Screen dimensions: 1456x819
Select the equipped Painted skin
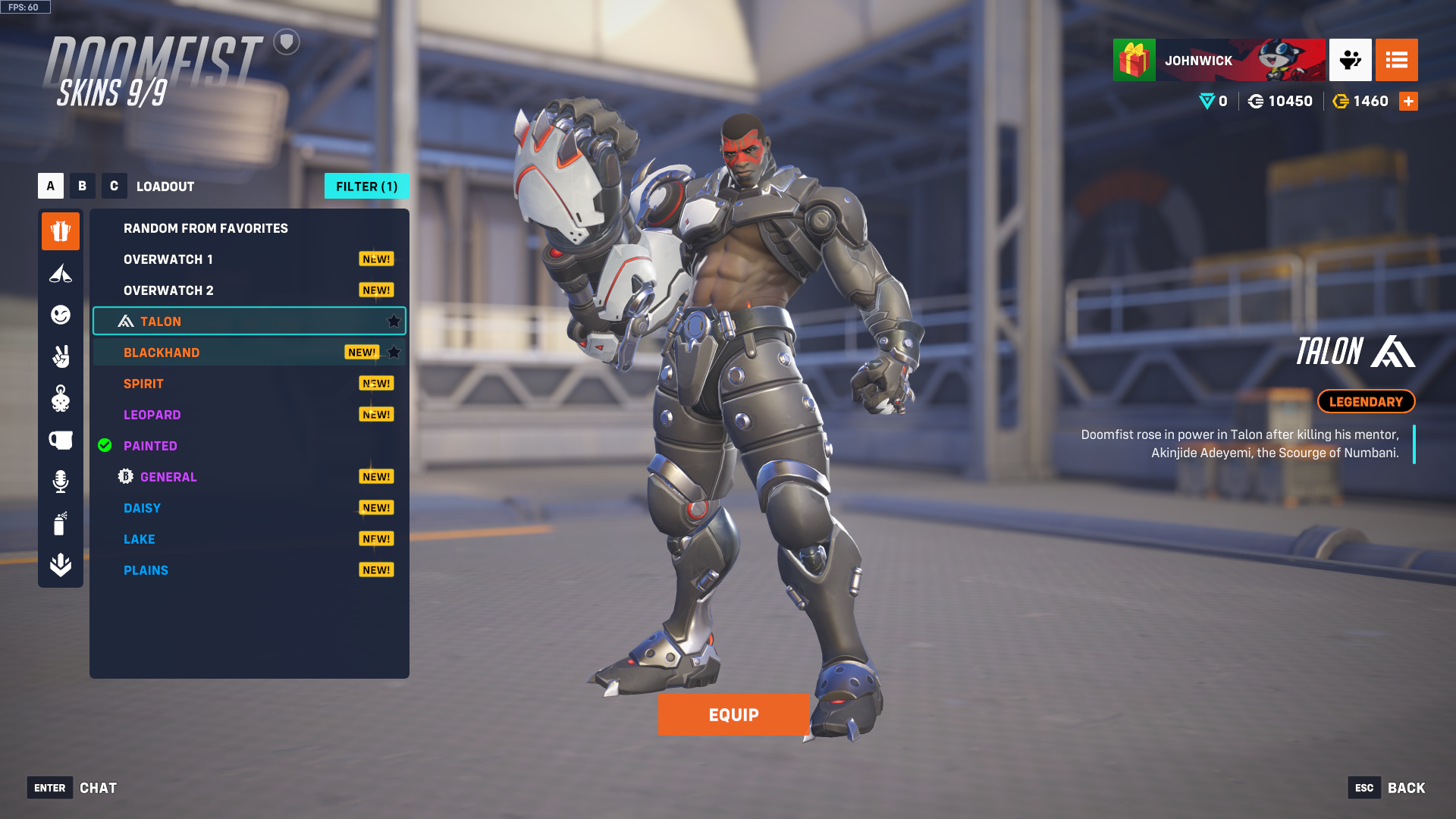coord(150,446)
